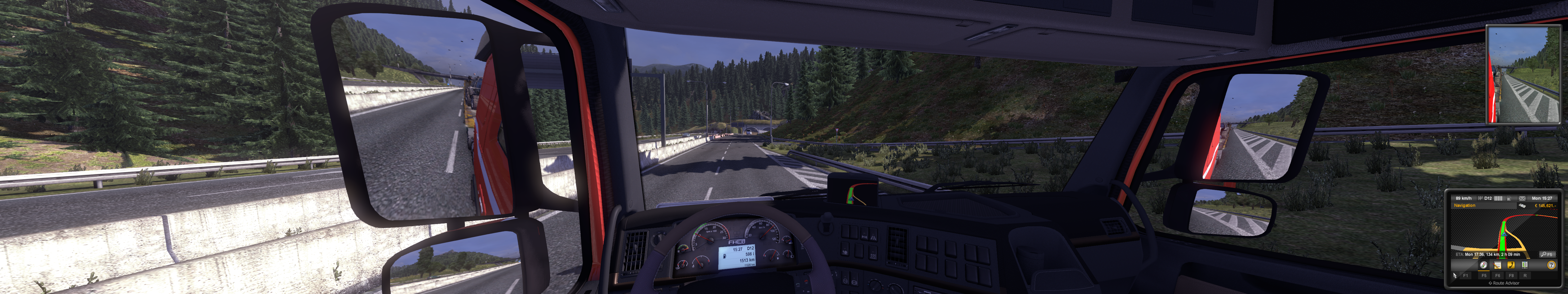Switch to the job calendar tab
The width and height of the screenshot is (1568, 294).
pos(1497,265)
